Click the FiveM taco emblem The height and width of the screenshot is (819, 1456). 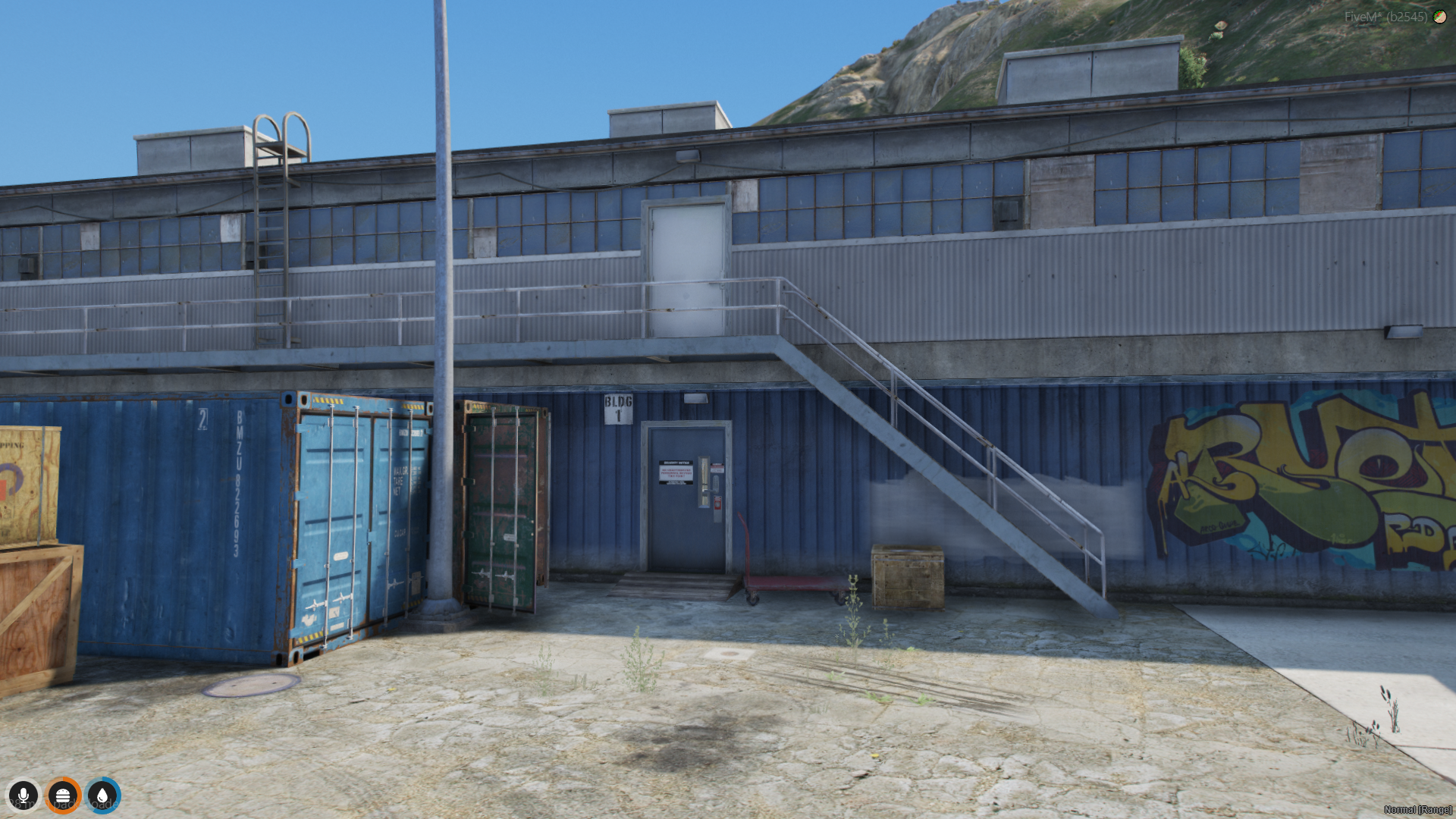1439,17
